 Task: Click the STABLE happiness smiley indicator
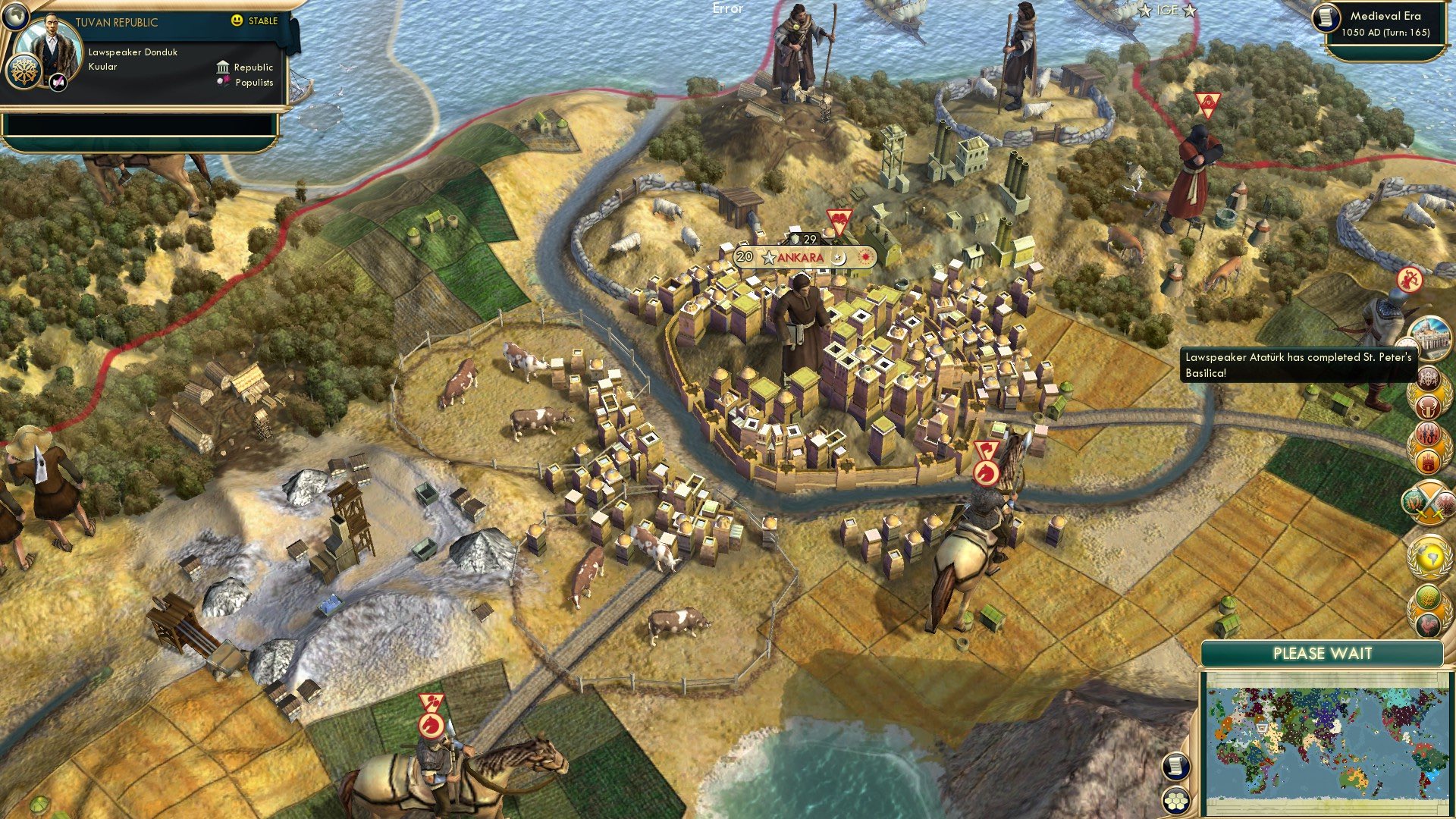(239, 21)
